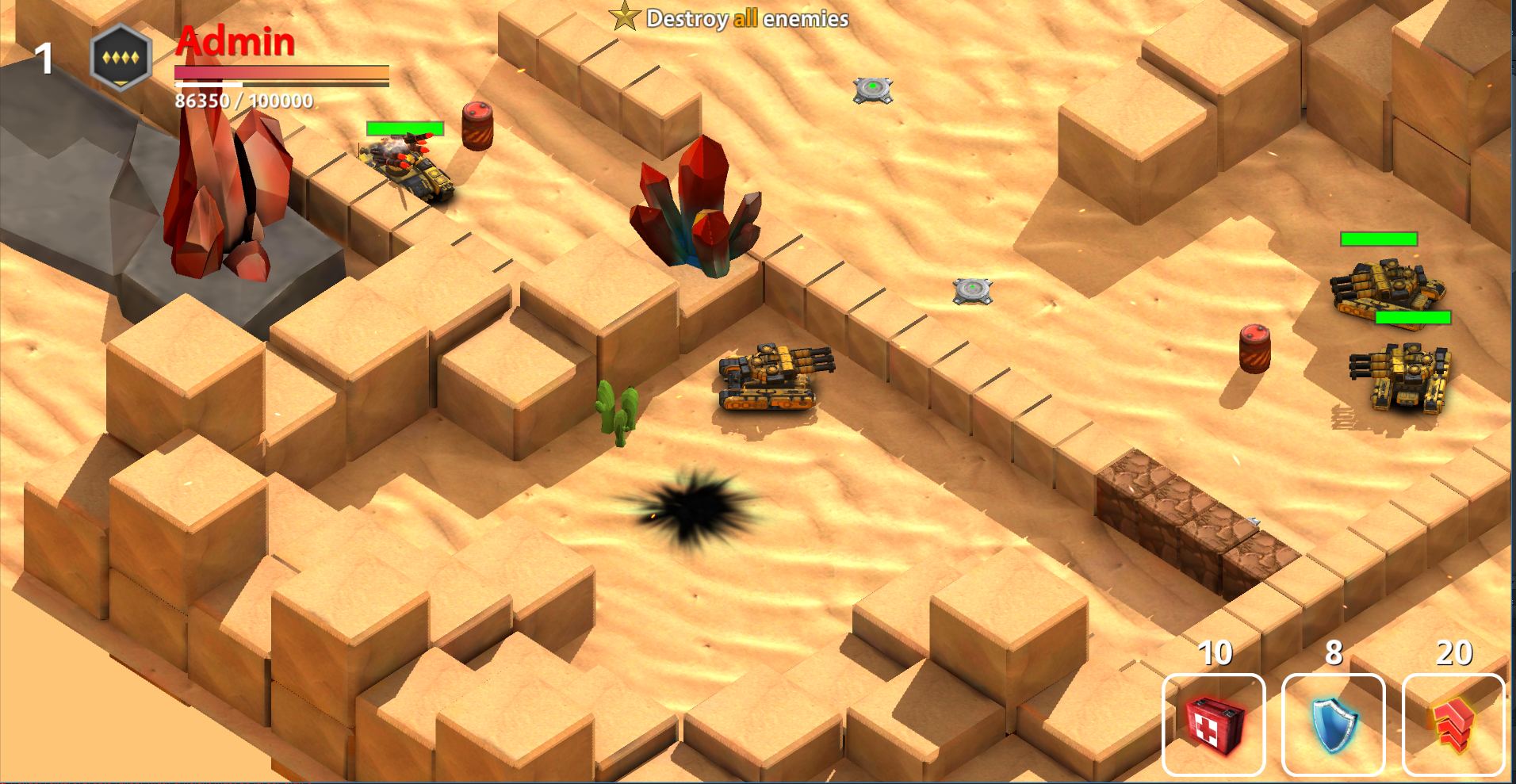Screen dimensions: 1516x784
Task: Trigger the red ammo boost item
Action: [x=1454, y=725]
